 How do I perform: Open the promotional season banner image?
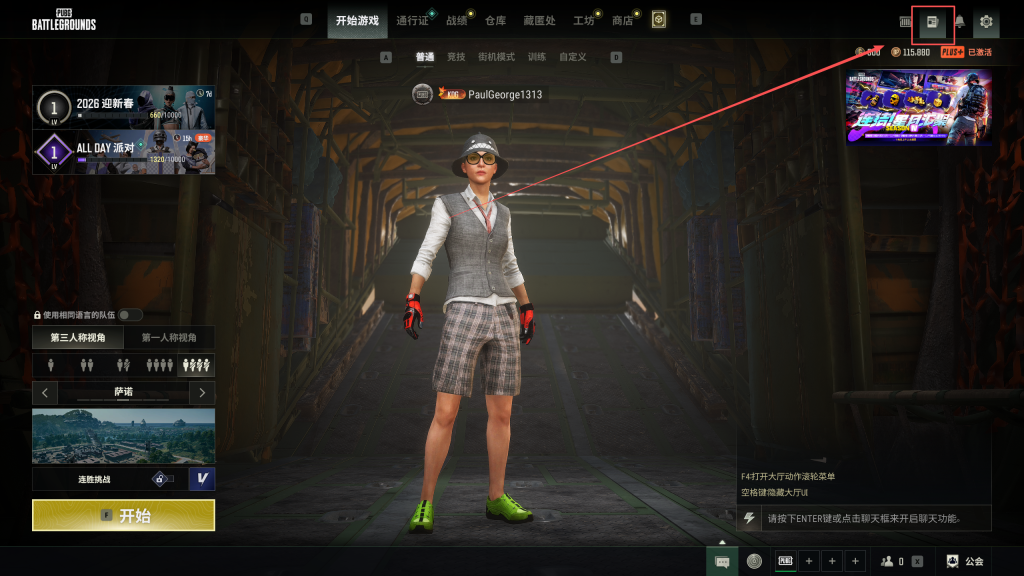[918, 107]
